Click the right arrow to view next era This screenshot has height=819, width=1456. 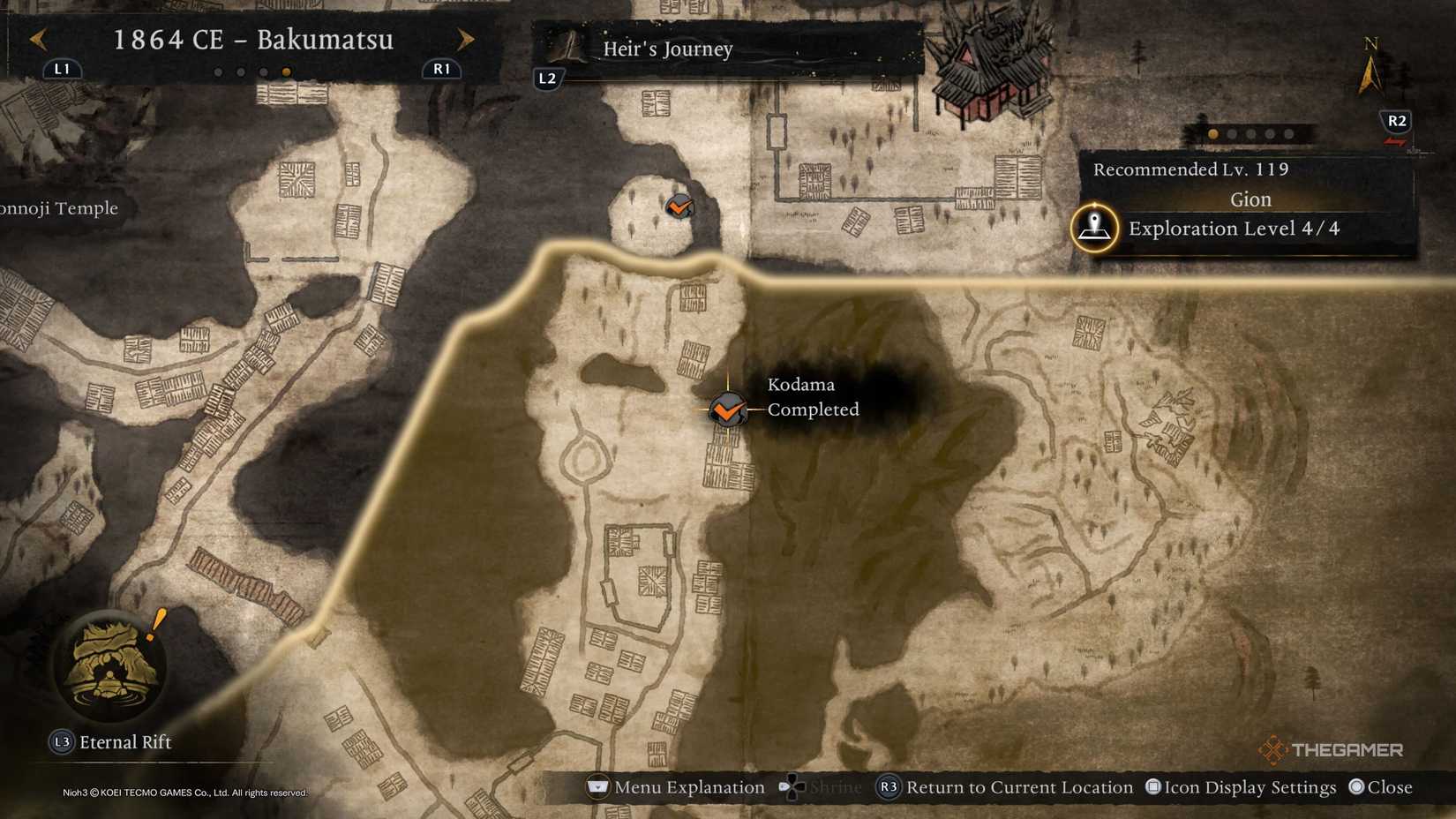[466, 39]
